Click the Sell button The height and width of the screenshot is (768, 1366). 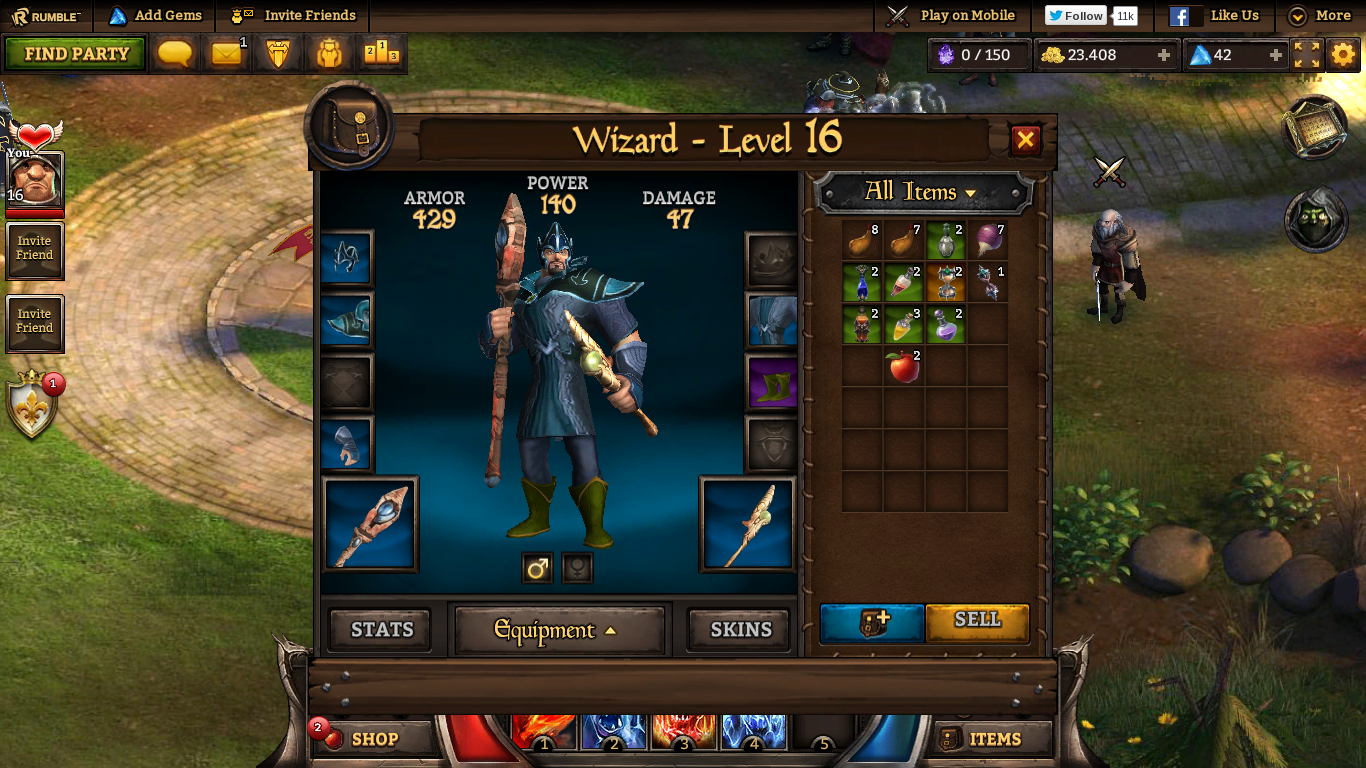click(977, 620)
